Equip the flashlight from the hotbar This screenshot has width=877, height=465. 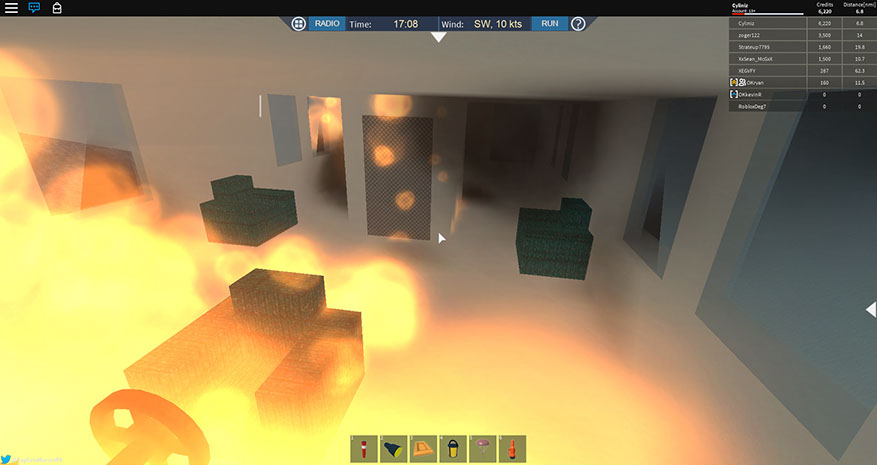[x=393, y=448]
